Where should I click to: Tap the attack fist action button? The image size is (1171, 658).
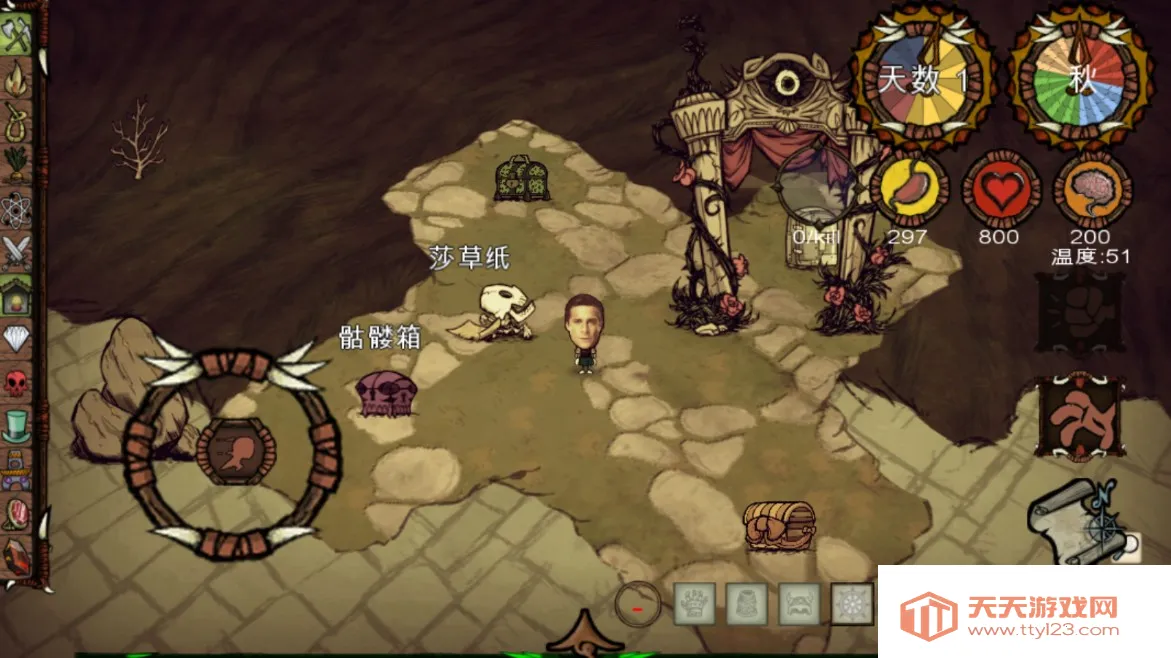click(1080, 315)
